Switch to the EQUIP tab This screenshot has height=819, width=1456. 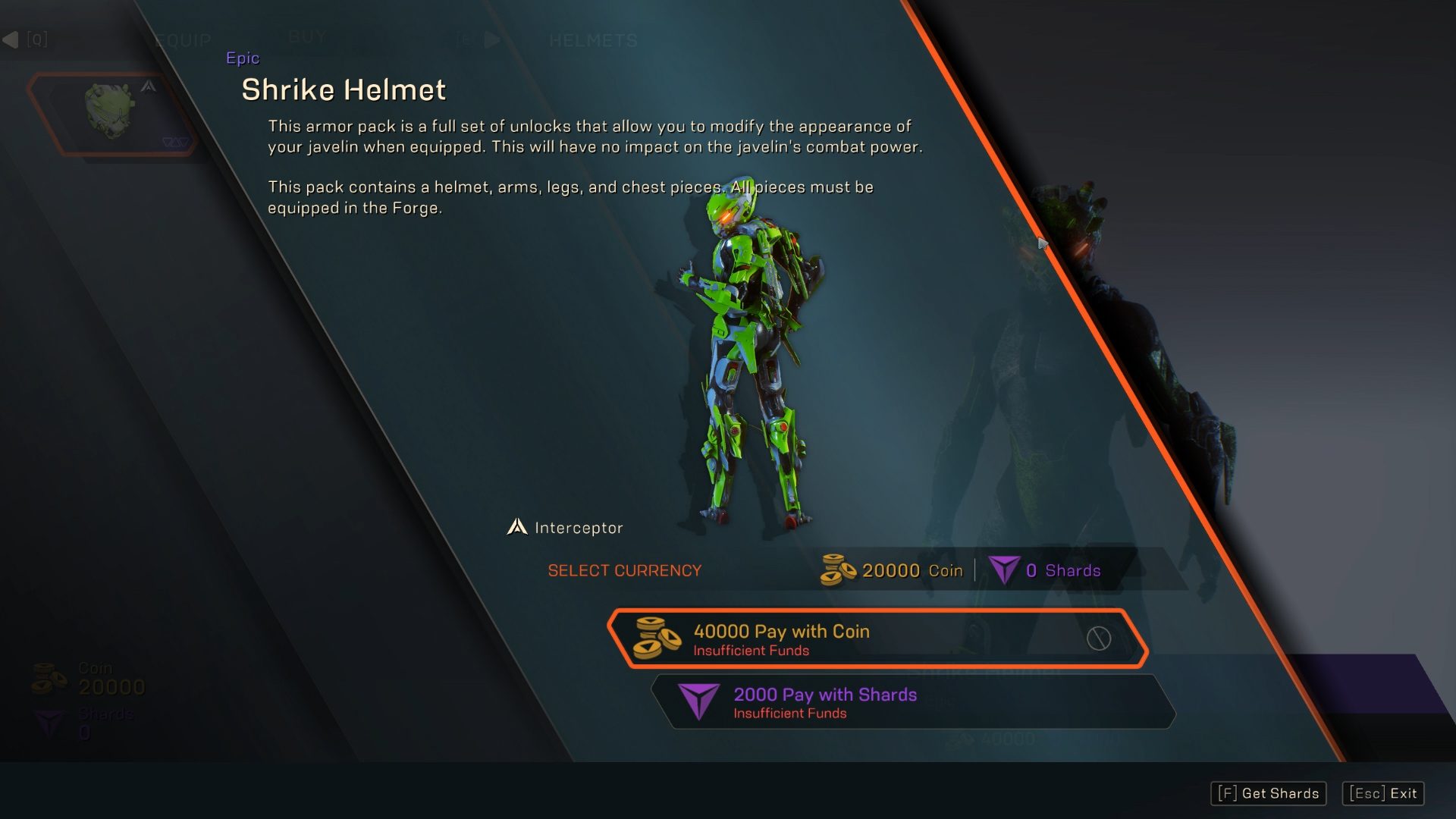pos(183,39)
